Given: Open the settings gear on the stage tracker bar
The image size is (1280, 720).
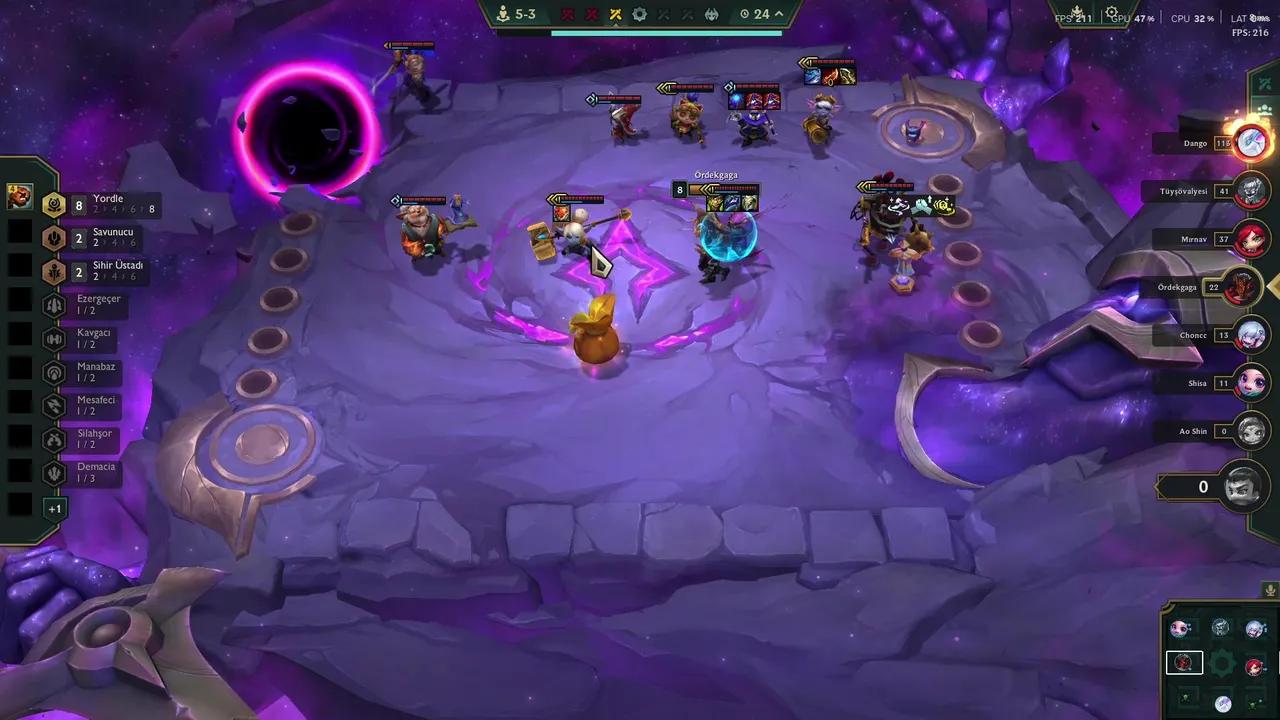Looking at the screenshot, I should pos(638,14).
